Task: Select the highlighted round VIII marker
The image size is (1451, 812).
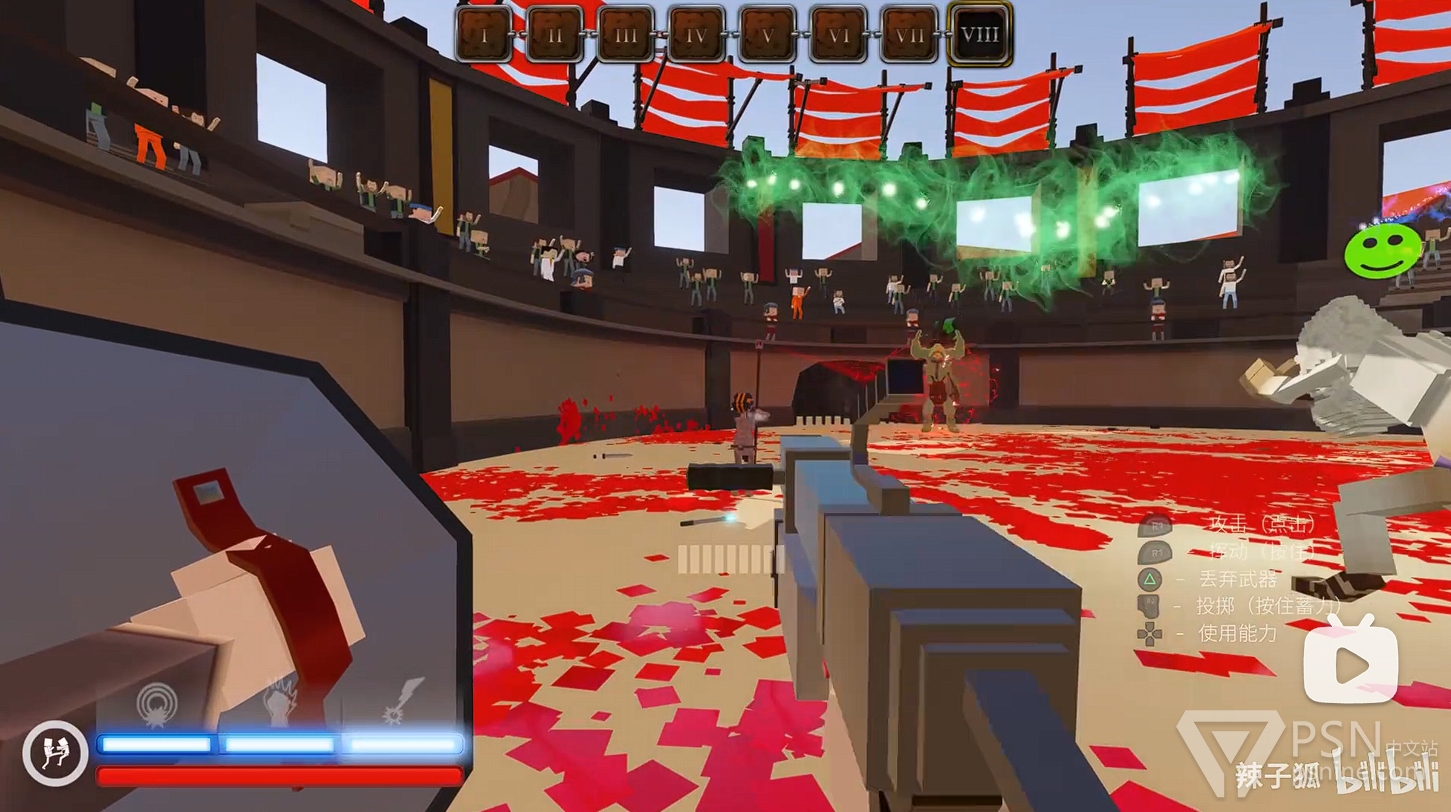Action: tap(980, 34)
